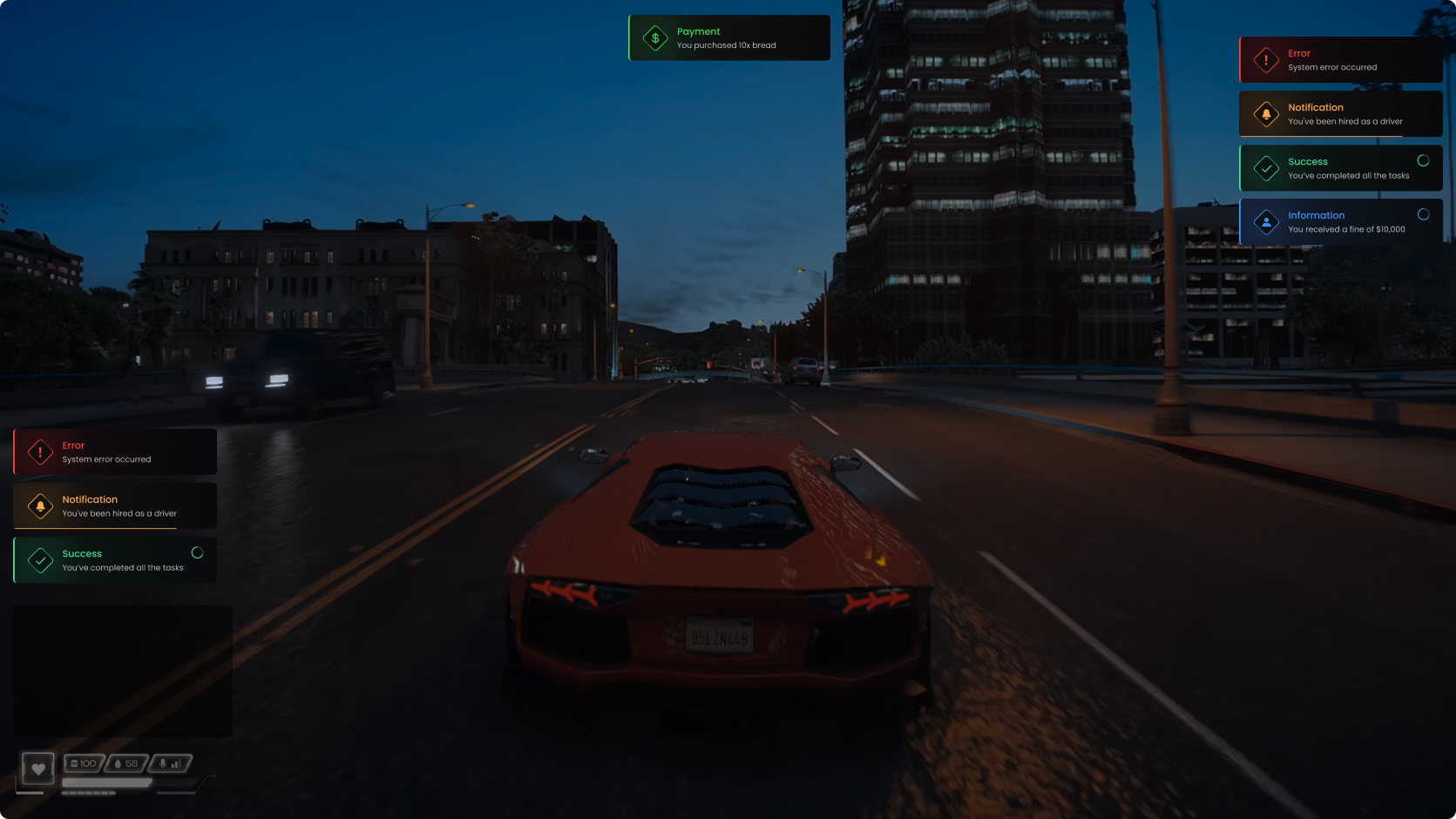Click the dollar icon on the Payment toast
1456x819 pixels.
pos(654,37)
